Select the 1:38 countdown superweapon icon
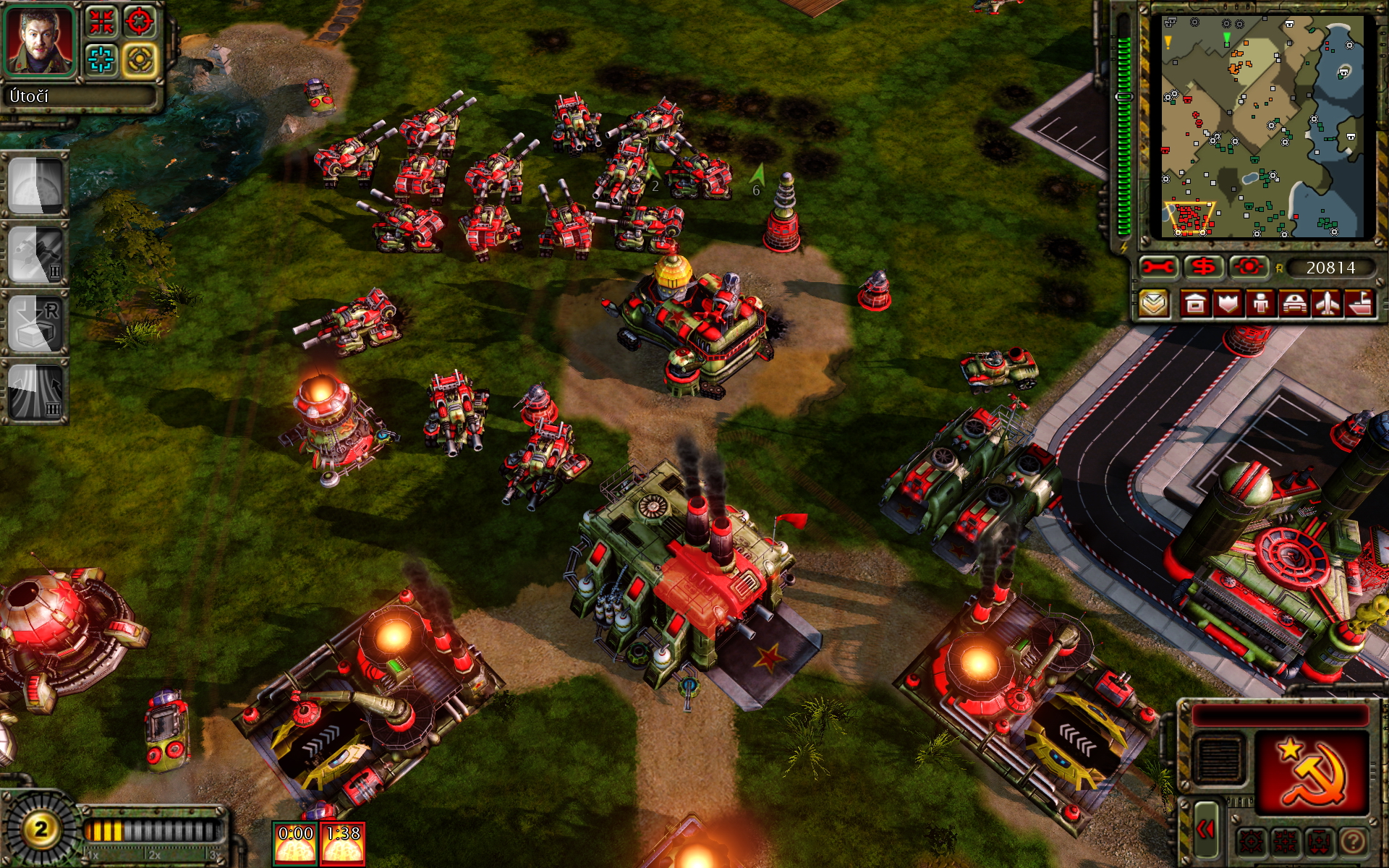This screenshot has height=868, width=1389. (343, 843)
